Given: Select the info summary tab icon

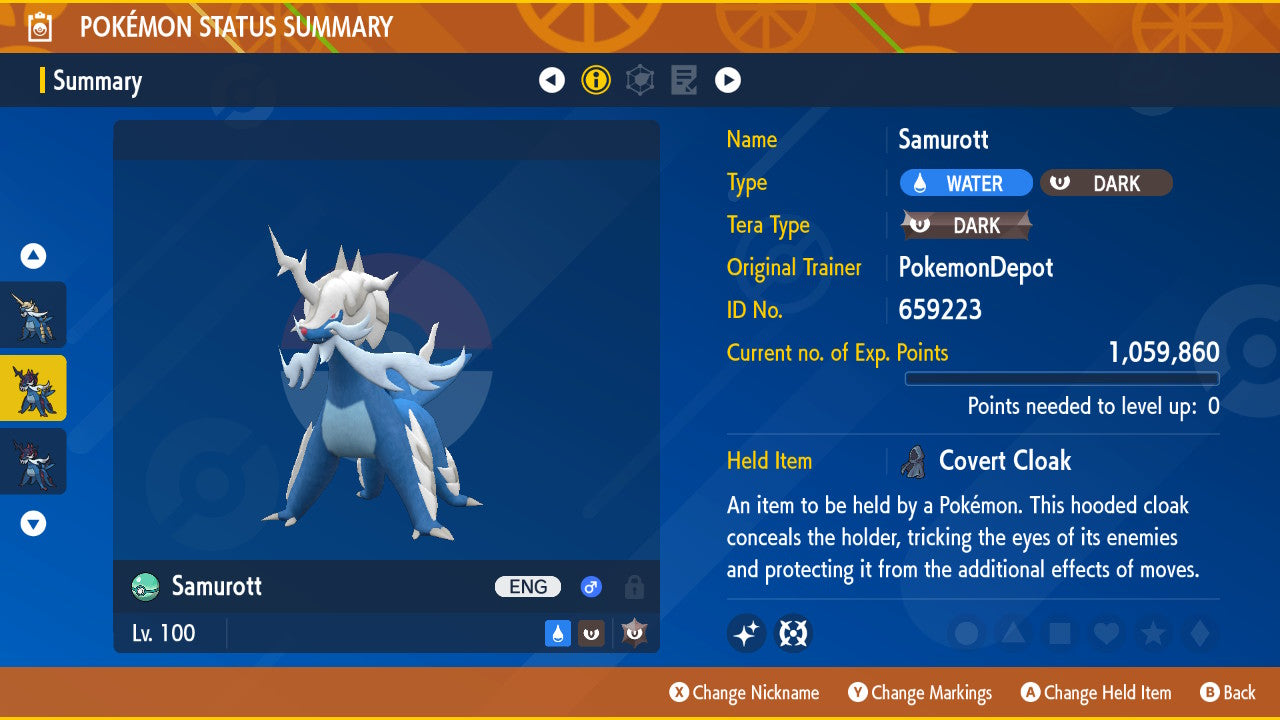Looking at the screenshot, I should pos(596,80).
